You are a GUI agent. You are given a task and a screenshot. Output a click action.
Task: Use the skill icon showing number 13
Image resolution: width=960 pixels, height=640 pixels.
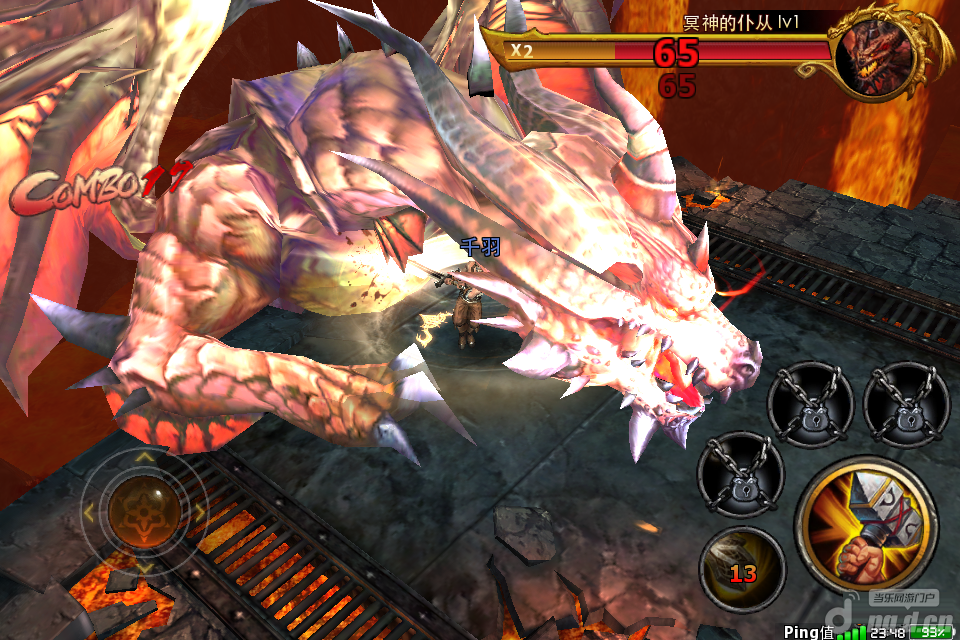tap(741, 569)
